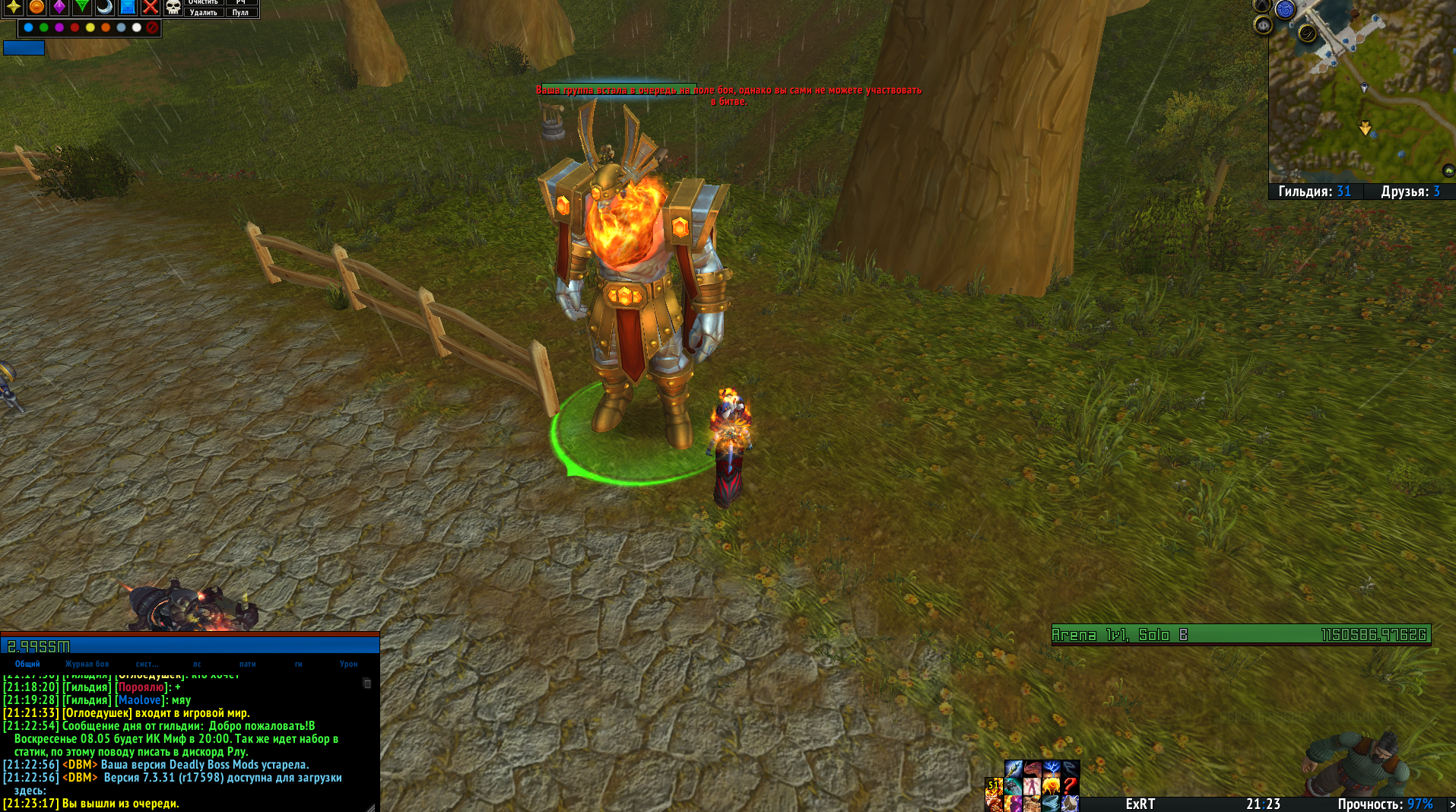The image size is (1456, 812).
Task: Open the ExRT addon panel
Action: tap(1140, 804)
